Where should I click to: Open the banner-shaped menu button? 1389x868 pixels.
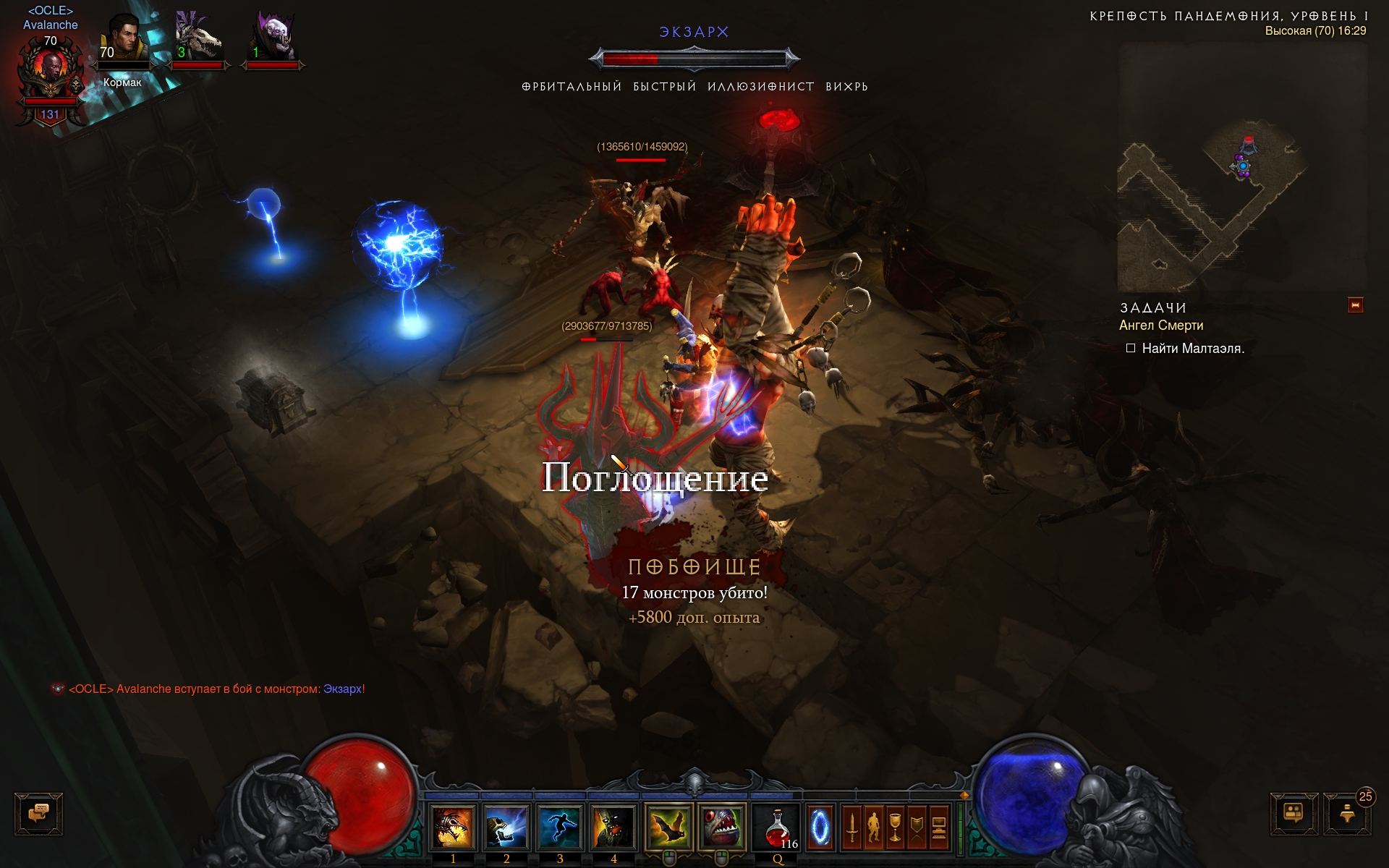pyautogui.click(x=917, y=827)
